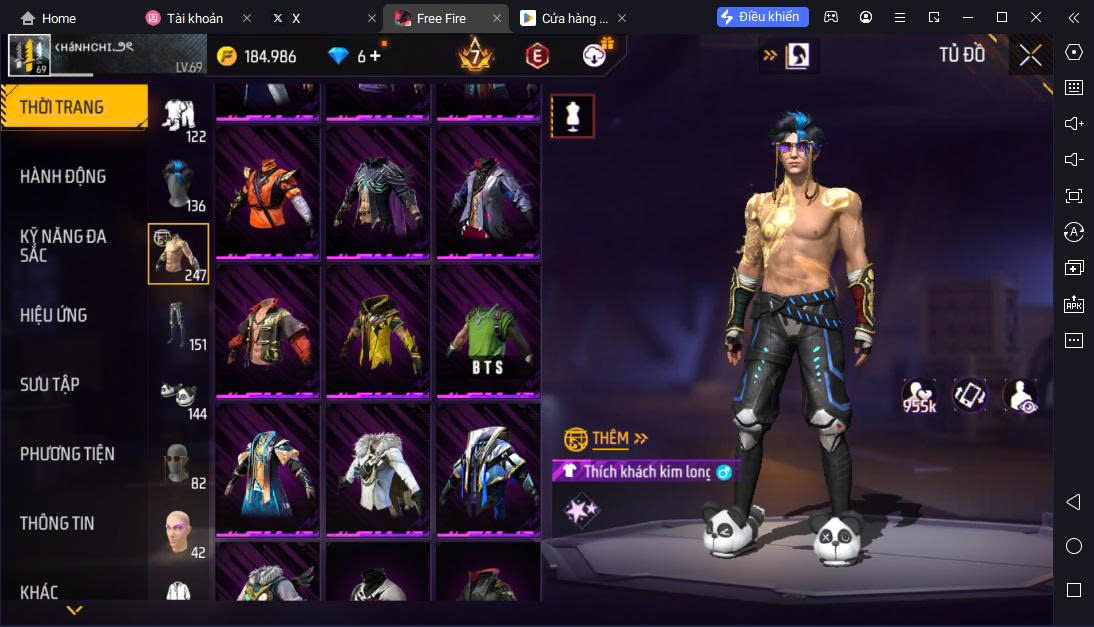1094x627 pixels.
Task: Open the hairstyle subcategory with 136 items
Action: [179, 184]
